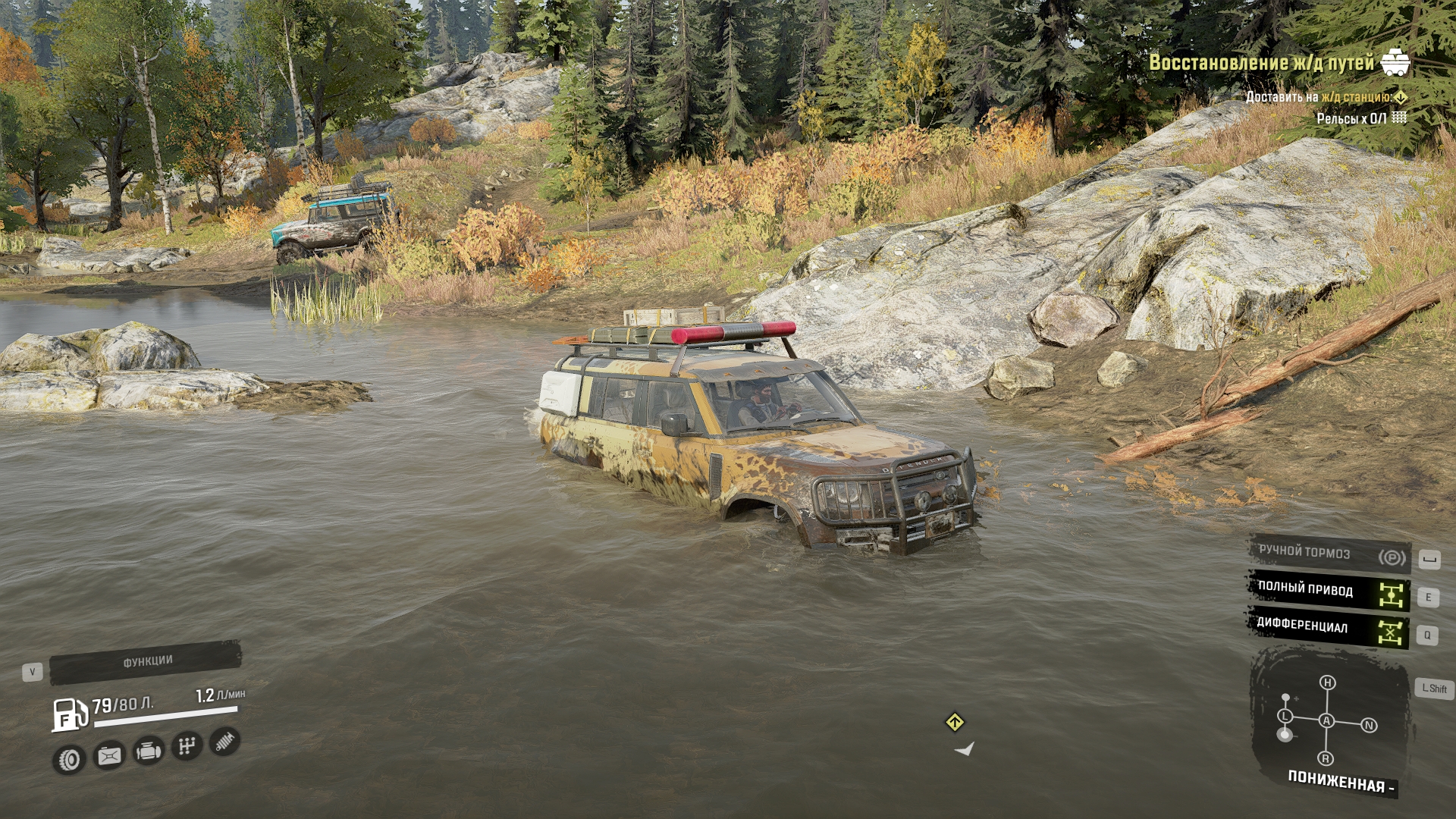This screenshot has height=819, width=1456.
Task: Select the H gear on the gearbox
Action: click(x=1327, y=682)
